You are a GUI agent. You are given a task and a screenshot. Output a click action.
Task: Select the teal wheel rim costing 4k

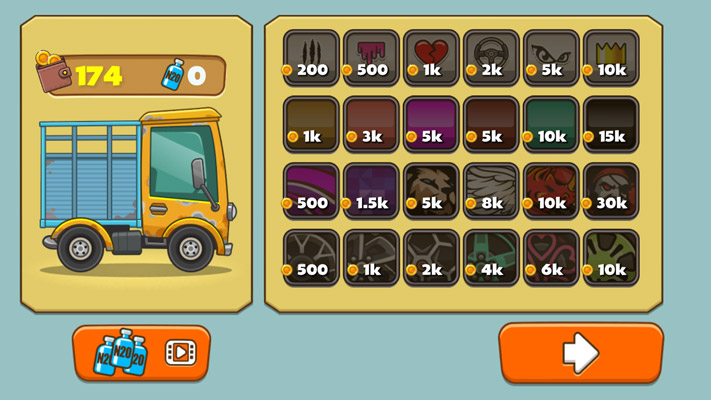(x=491, y=257)
